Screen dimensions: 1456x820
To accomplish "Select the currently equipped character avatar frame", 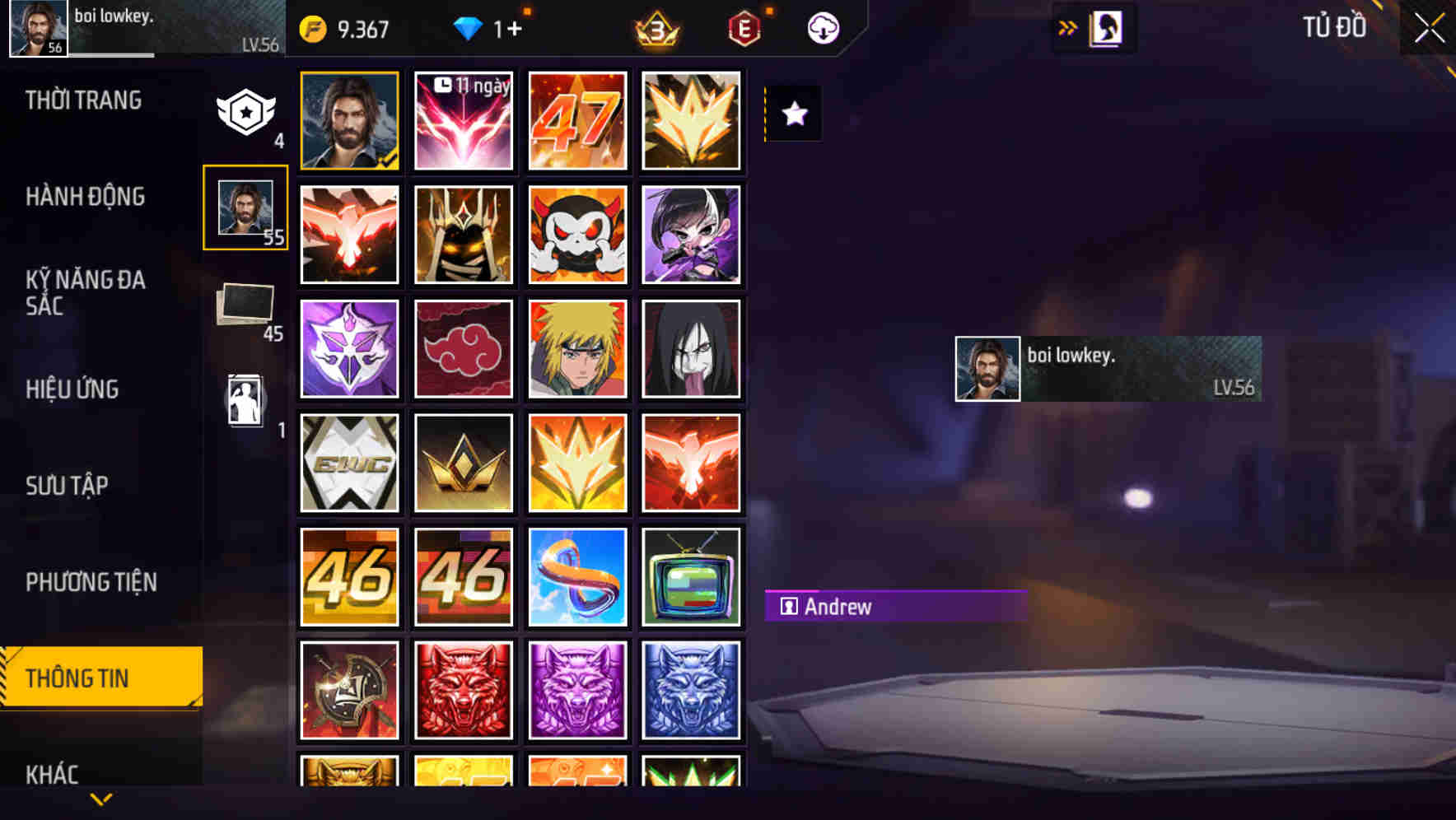I will [x=349, y=120].
